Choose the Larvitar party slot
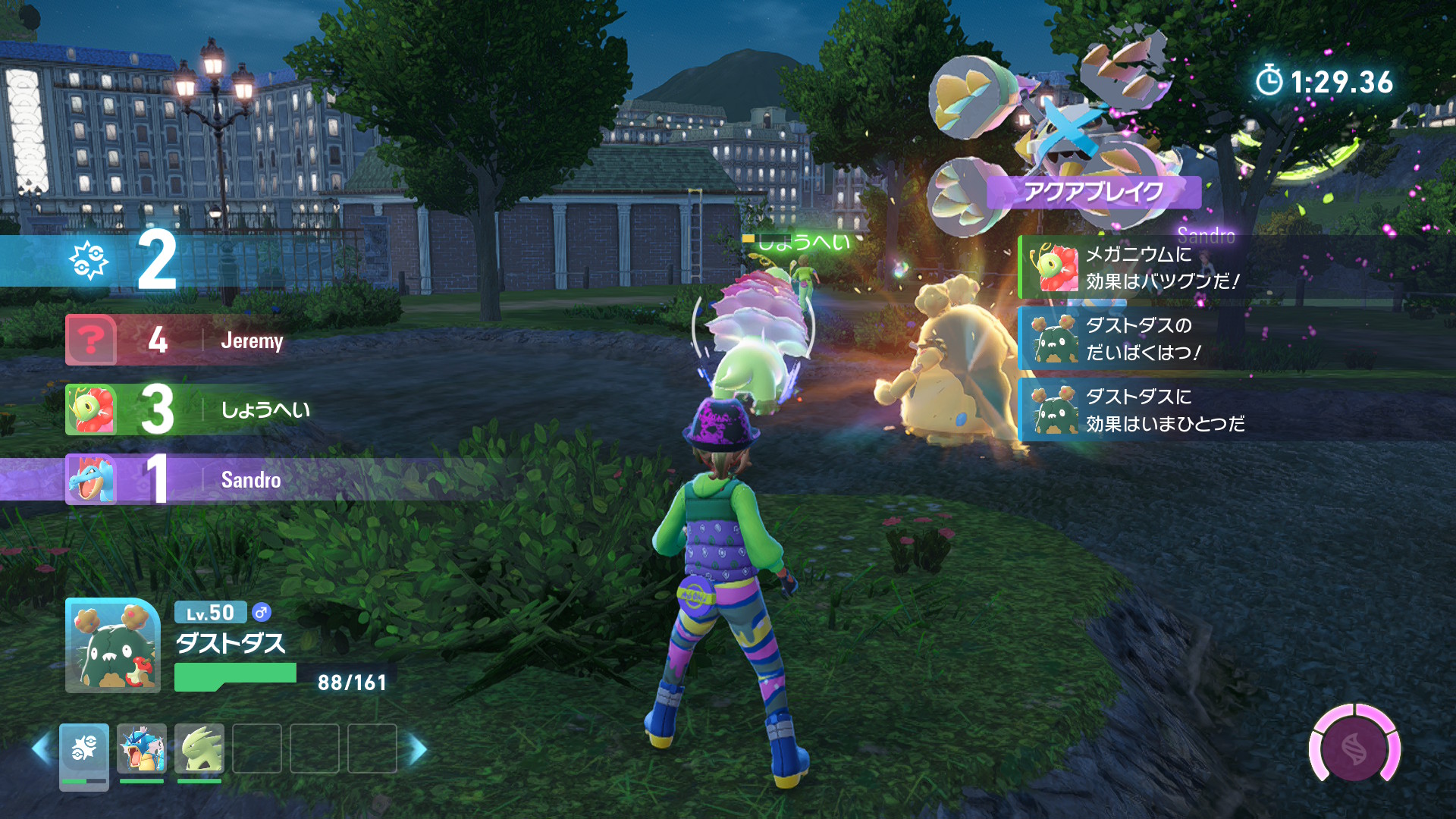 (199, 748)
